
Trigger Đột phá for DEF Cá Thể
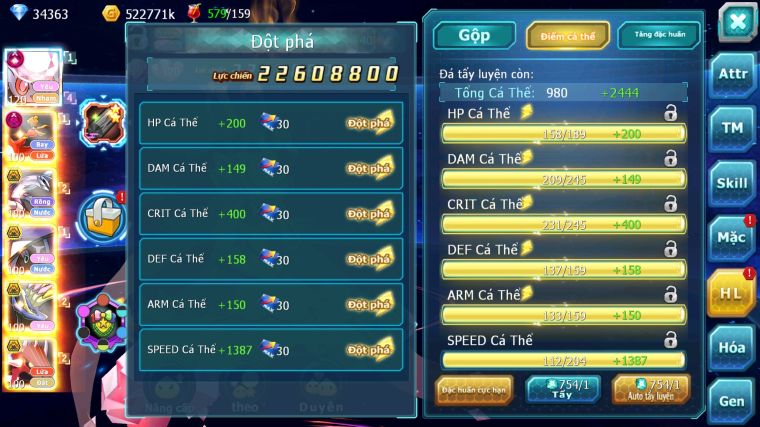click(369, 259)
